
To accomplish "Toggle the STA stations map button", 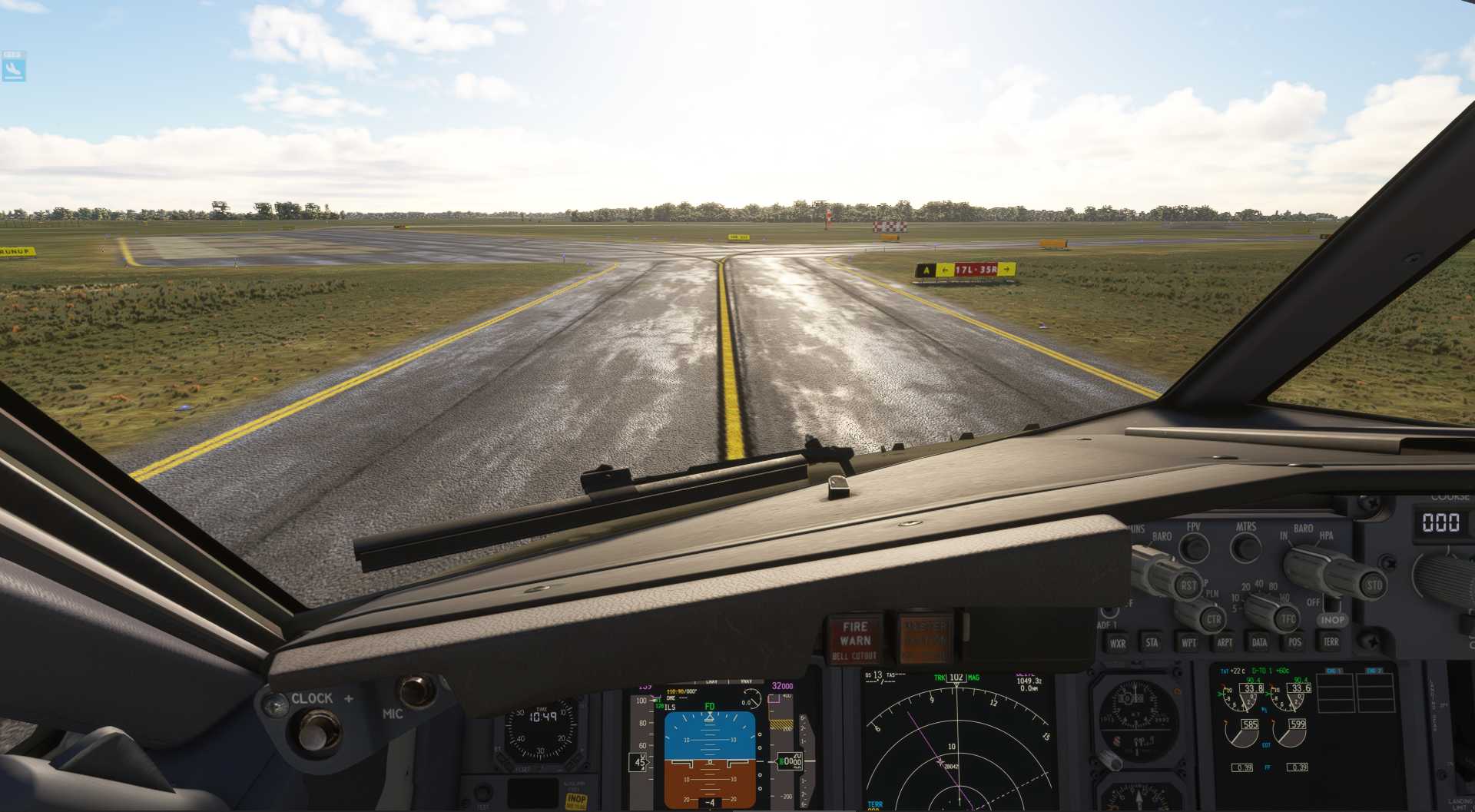I will tap(1152, 642).
